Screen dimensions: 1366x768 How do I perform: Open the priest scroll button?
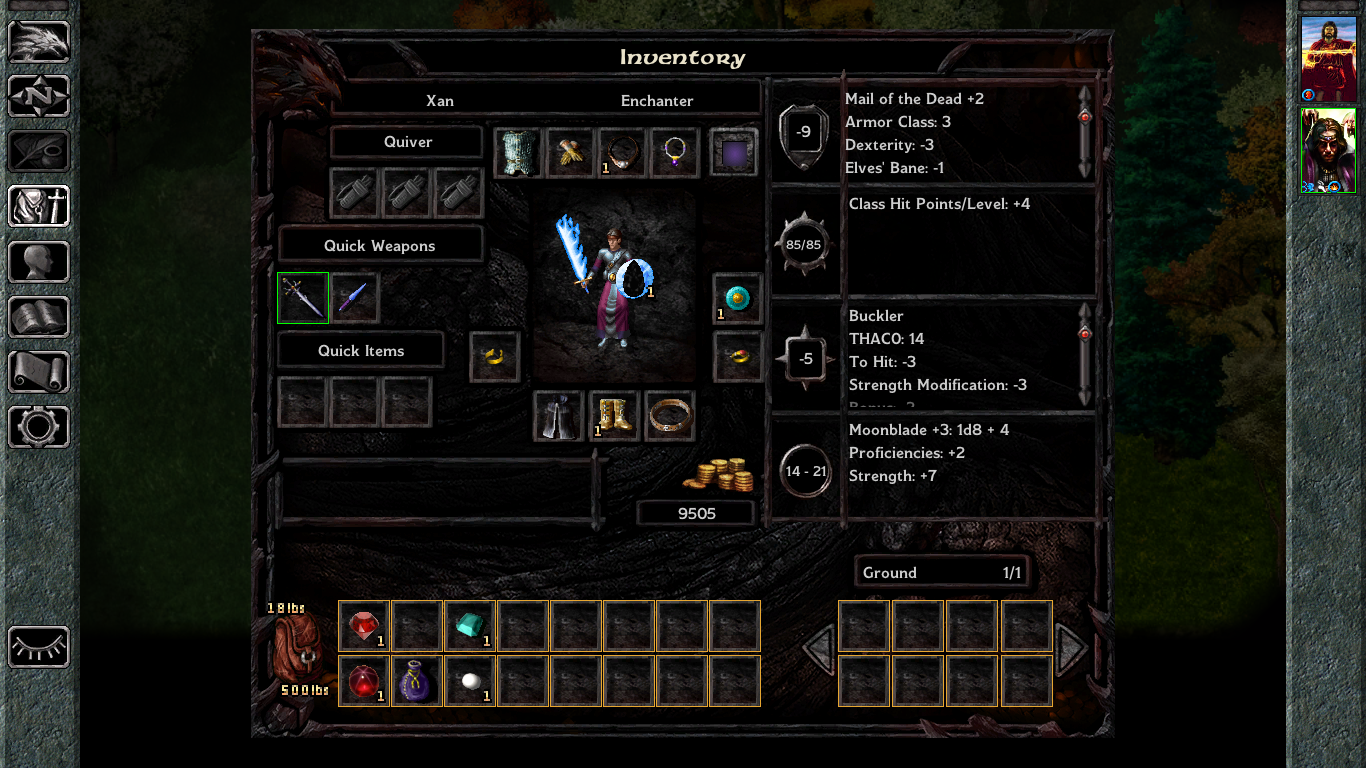point(39,372)
